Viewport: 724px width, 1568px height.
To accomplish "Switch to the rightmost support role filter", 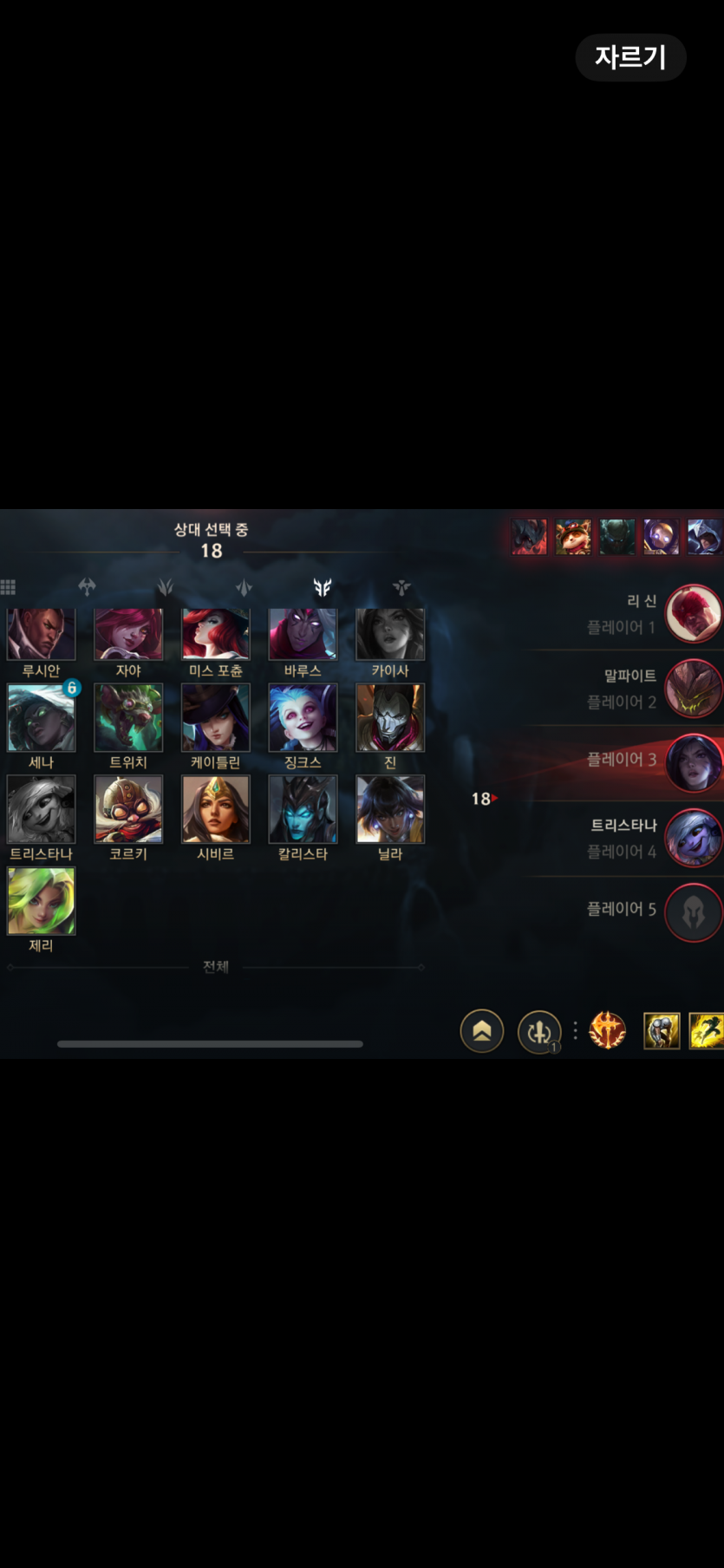I will [401, 587].
